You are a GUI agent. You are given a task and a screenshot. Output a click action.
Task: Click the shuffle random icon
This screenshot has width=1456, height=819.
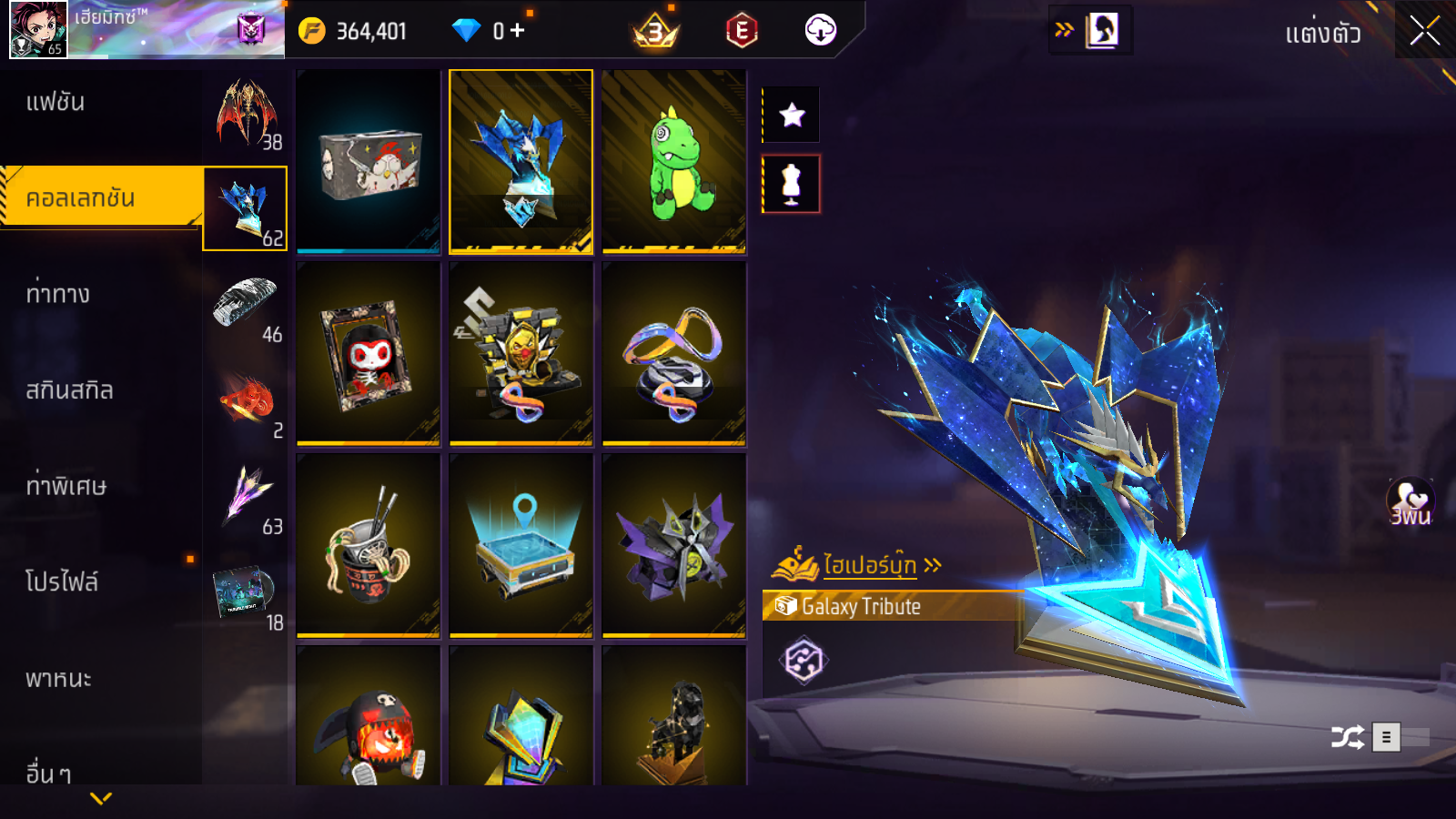(1347, 736)
